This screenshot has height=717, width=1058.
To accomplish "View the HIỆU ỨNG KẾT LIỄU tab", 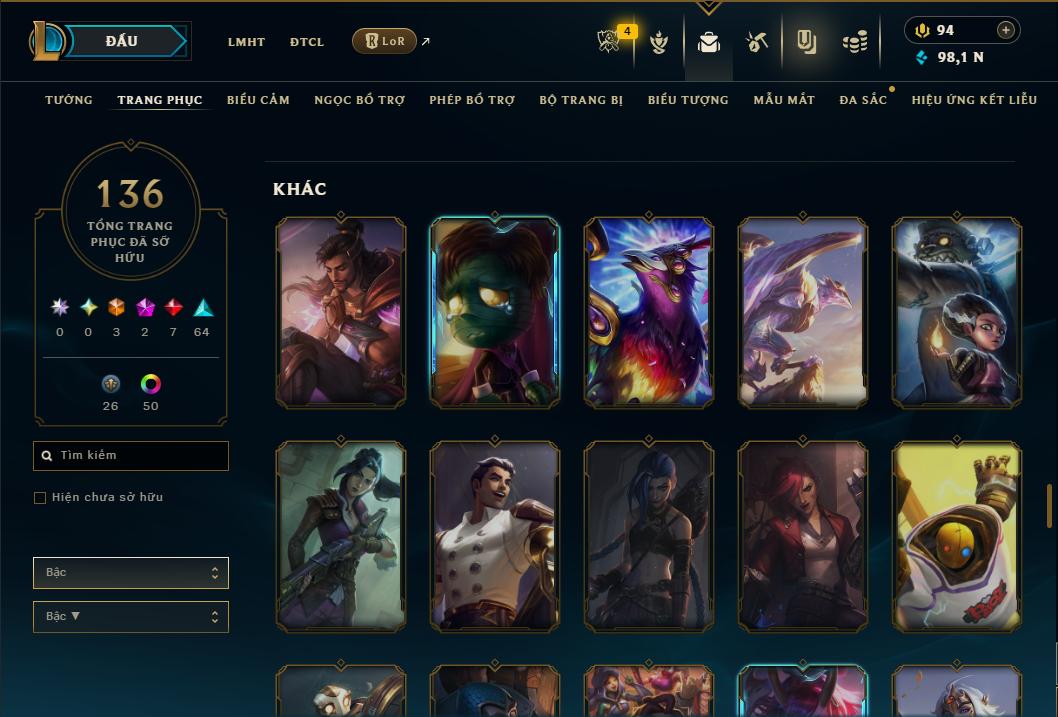I will tap(974, 100).
